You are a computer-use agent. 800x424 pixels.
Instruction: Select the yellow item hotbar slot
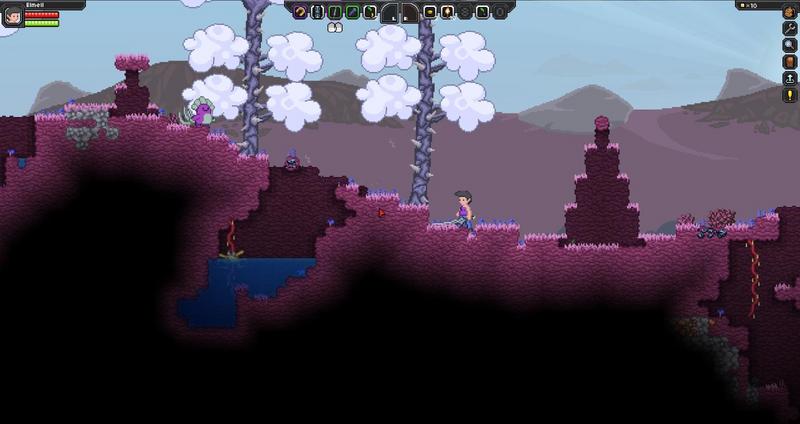(x=430, y=12)
